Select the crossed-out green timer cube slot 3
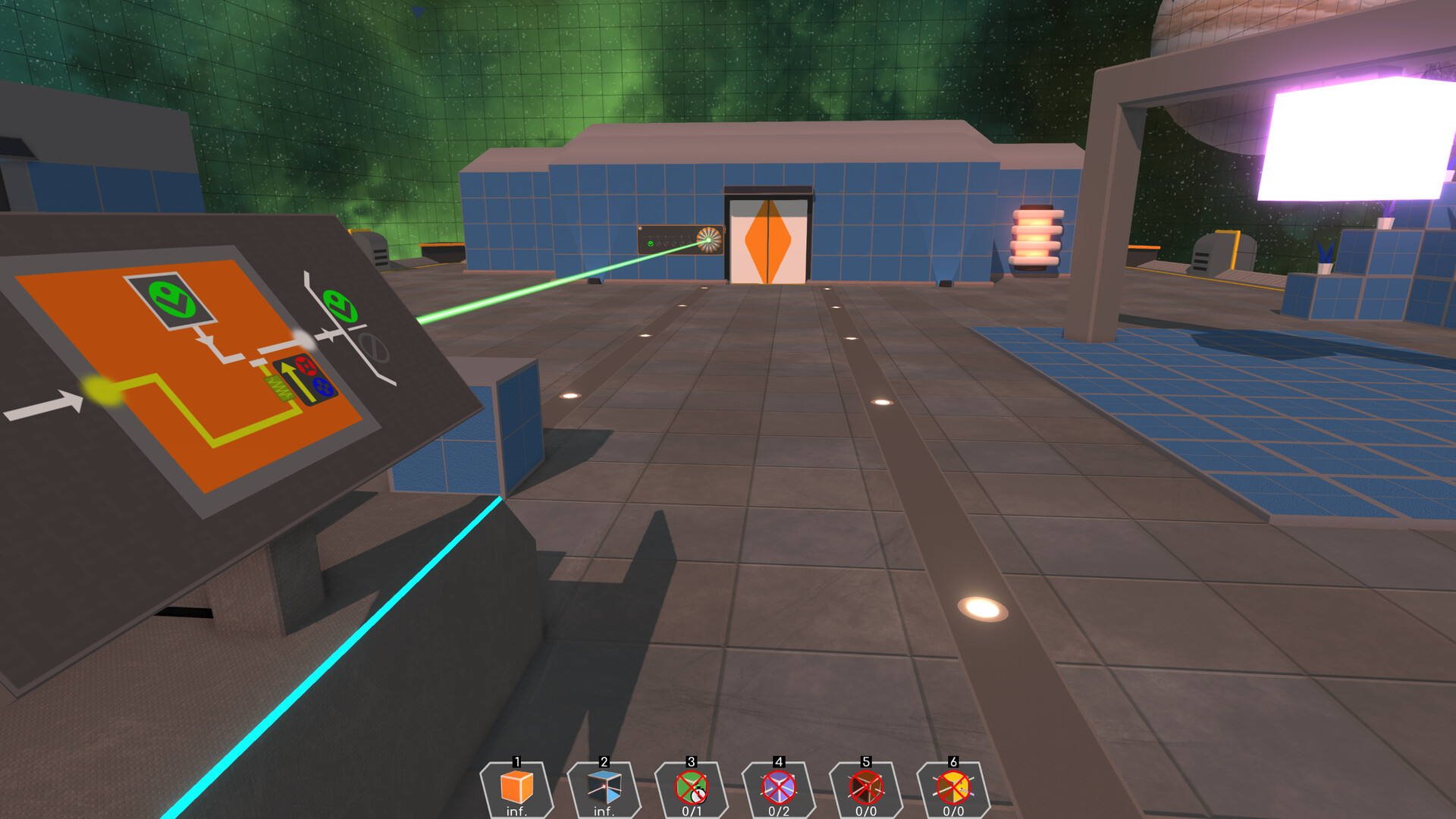This screenshot has height=819, width=1456. [691, 789]
